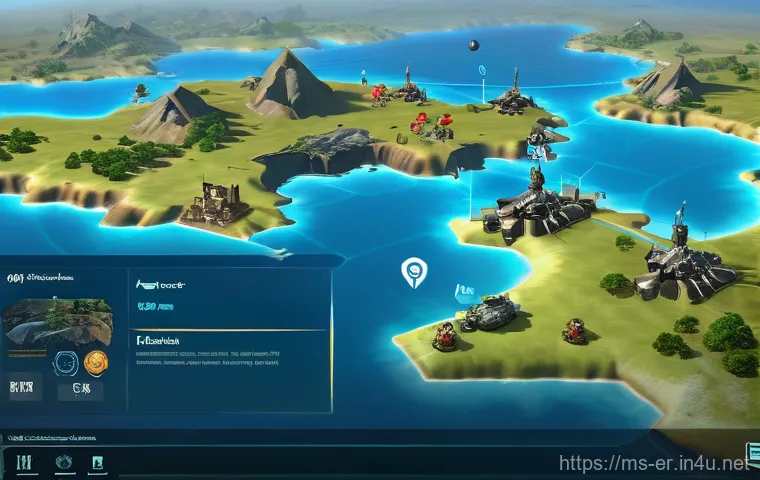
Task: Open the round teal emblem in bottom bar
Action: pos(63,462)
